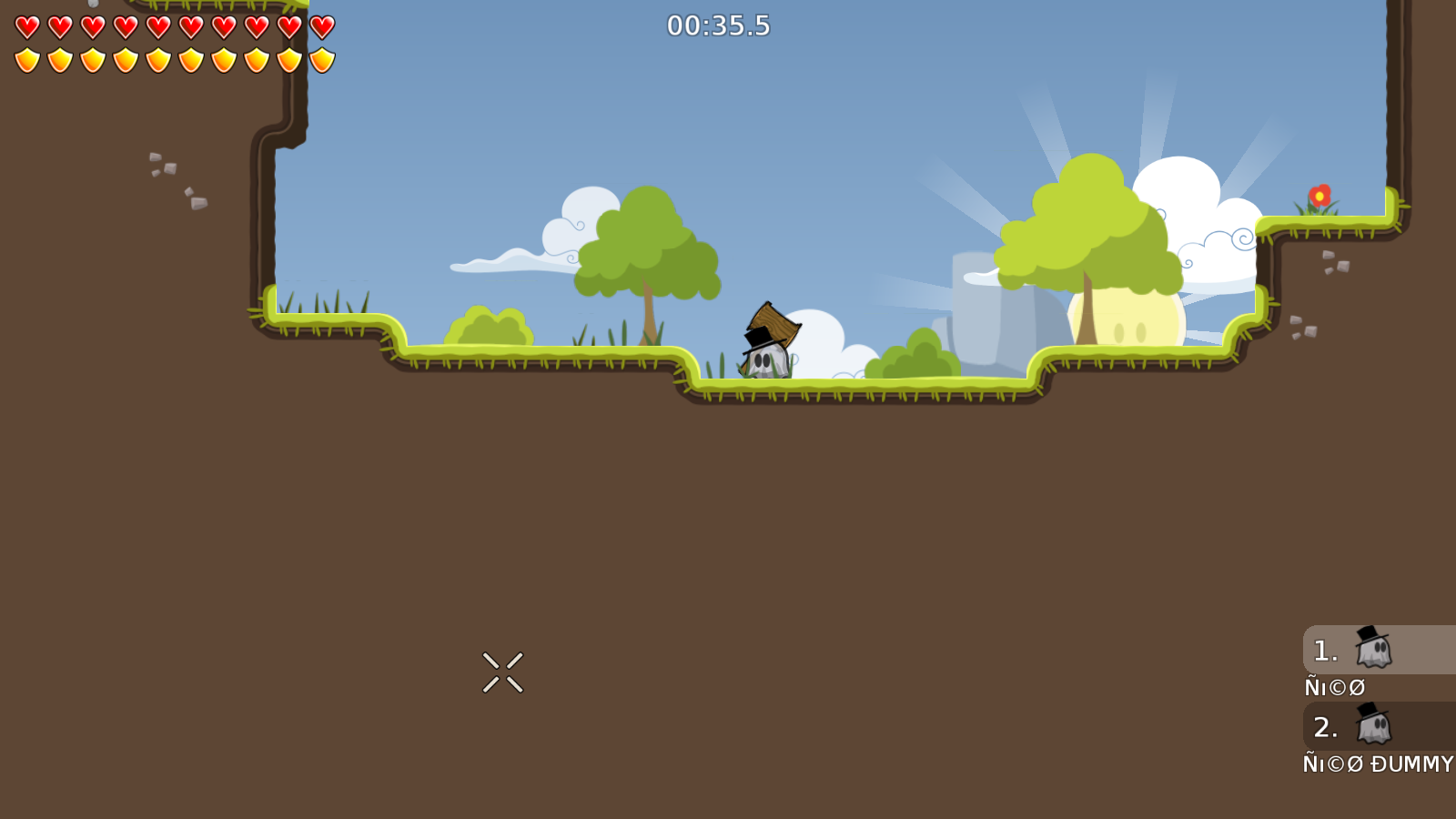Image resolution: width=1456 pixels, height=819 pixels.
Task: Select the rank 2 DUMMY player entry
Action: [x=1378, y=726]
